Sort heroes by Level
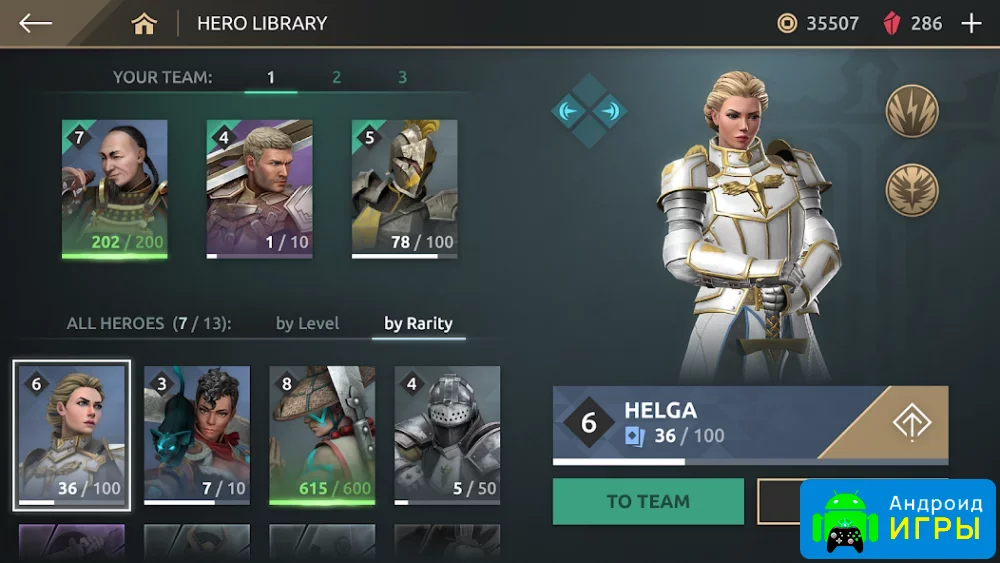 pos(308,323)
